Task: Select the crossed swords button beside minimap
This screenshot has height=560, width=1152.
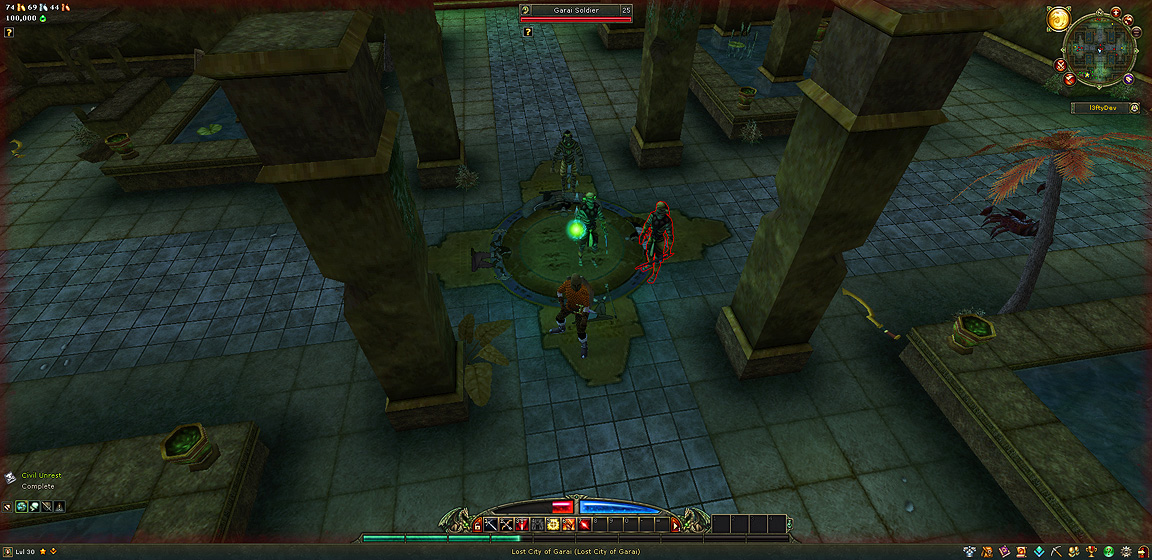Action: pos(1060,65)
